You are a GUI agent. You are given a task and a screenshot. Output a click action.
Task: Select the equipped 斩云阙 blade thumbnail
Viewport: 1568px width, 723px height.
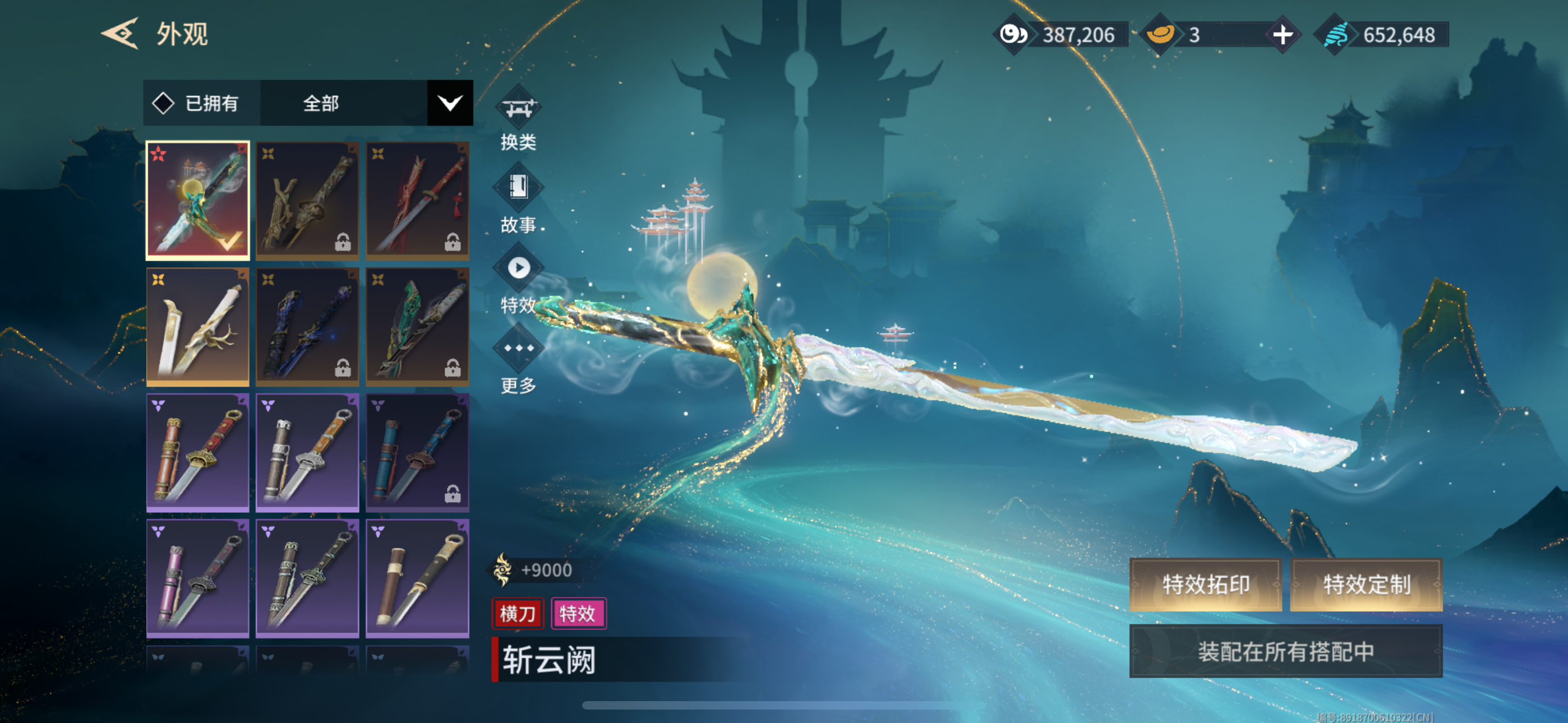[198, 200]
